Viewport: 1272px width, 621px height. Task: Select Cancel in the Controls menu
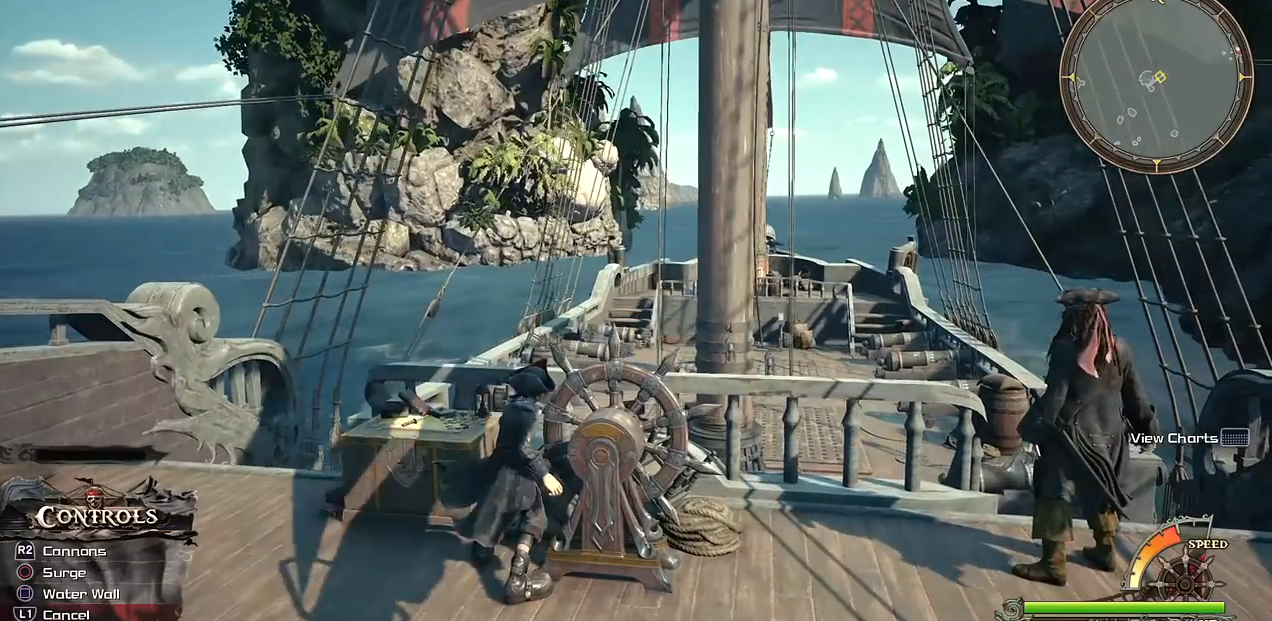click(66, 614)
